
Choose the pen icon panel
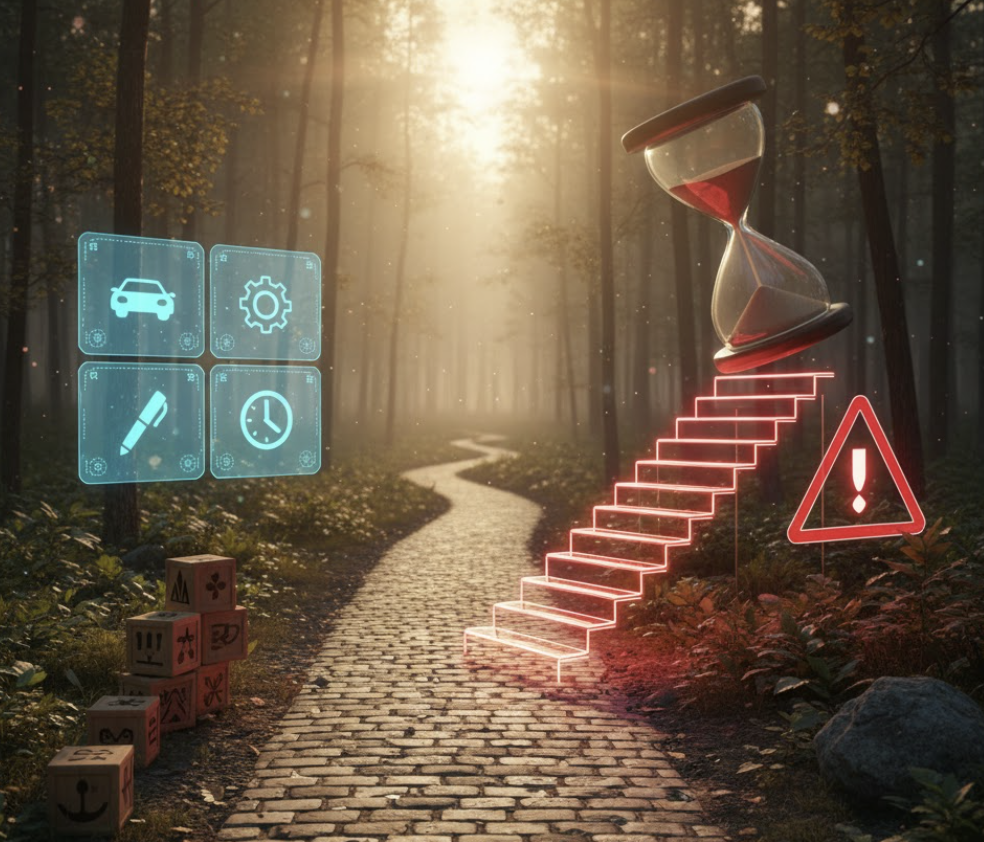(141, 422)
